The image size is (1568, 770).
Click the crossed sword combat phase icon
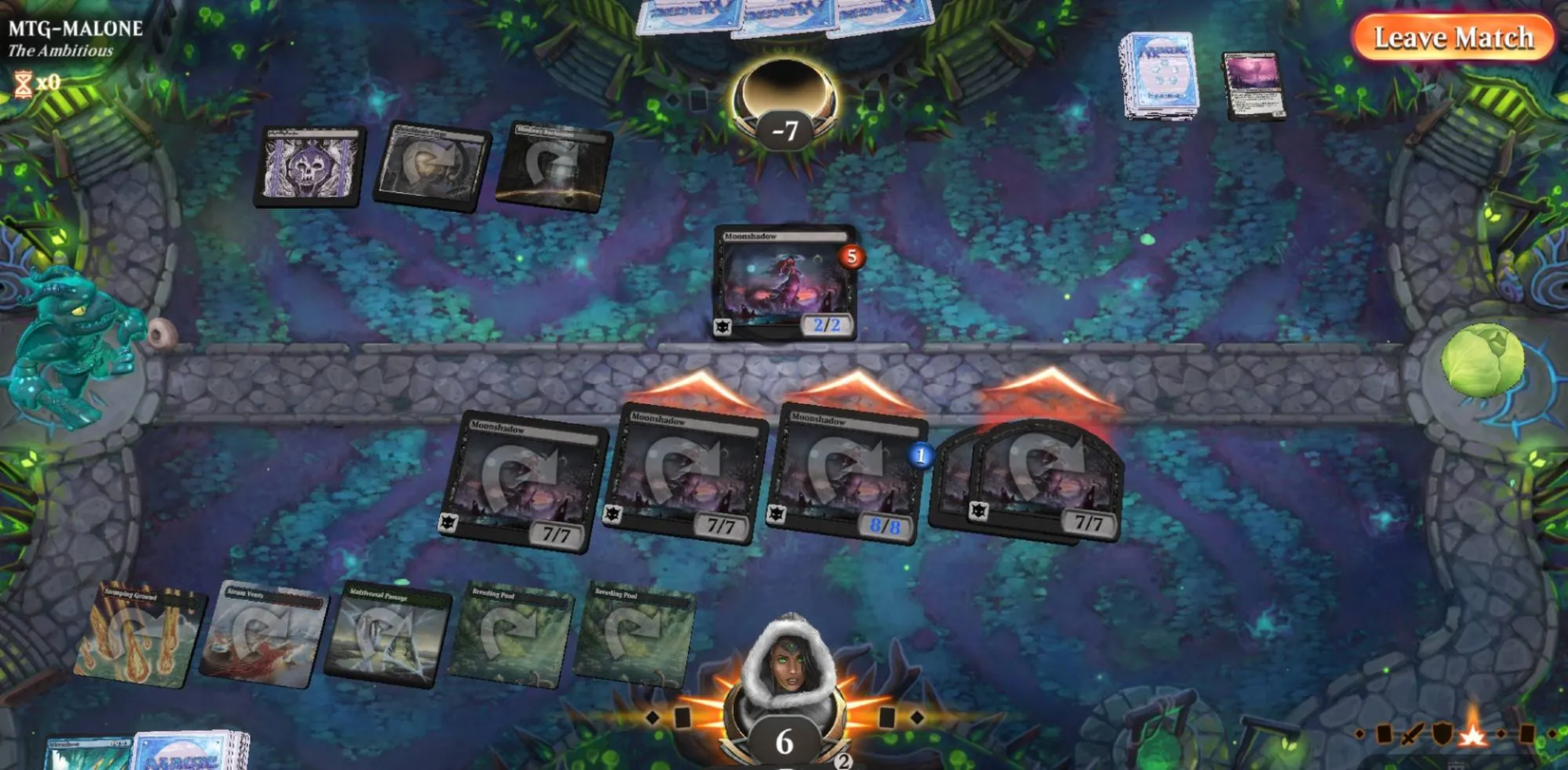pos(1410,734)
